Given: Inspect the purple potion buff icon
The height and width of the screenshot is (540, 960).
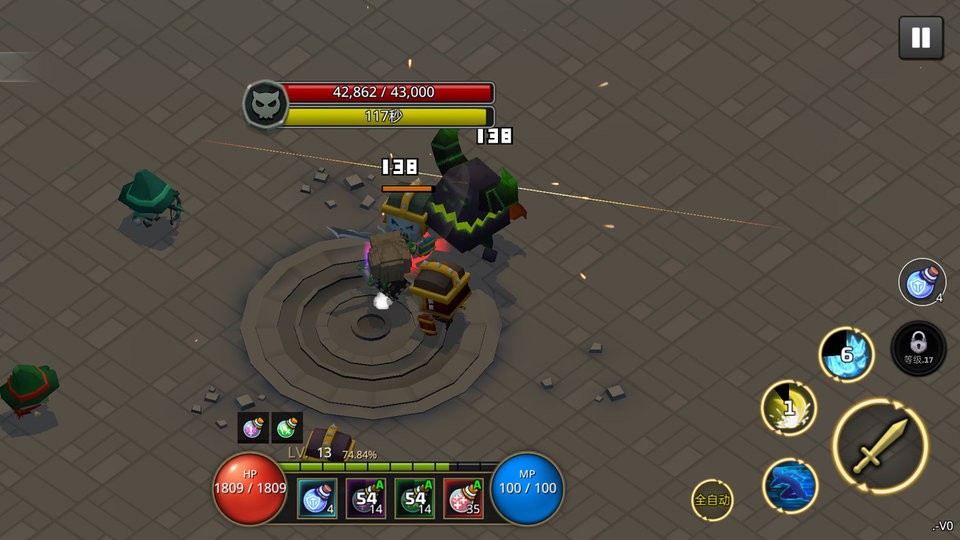Looking at the screenshot, I should 253,427.
